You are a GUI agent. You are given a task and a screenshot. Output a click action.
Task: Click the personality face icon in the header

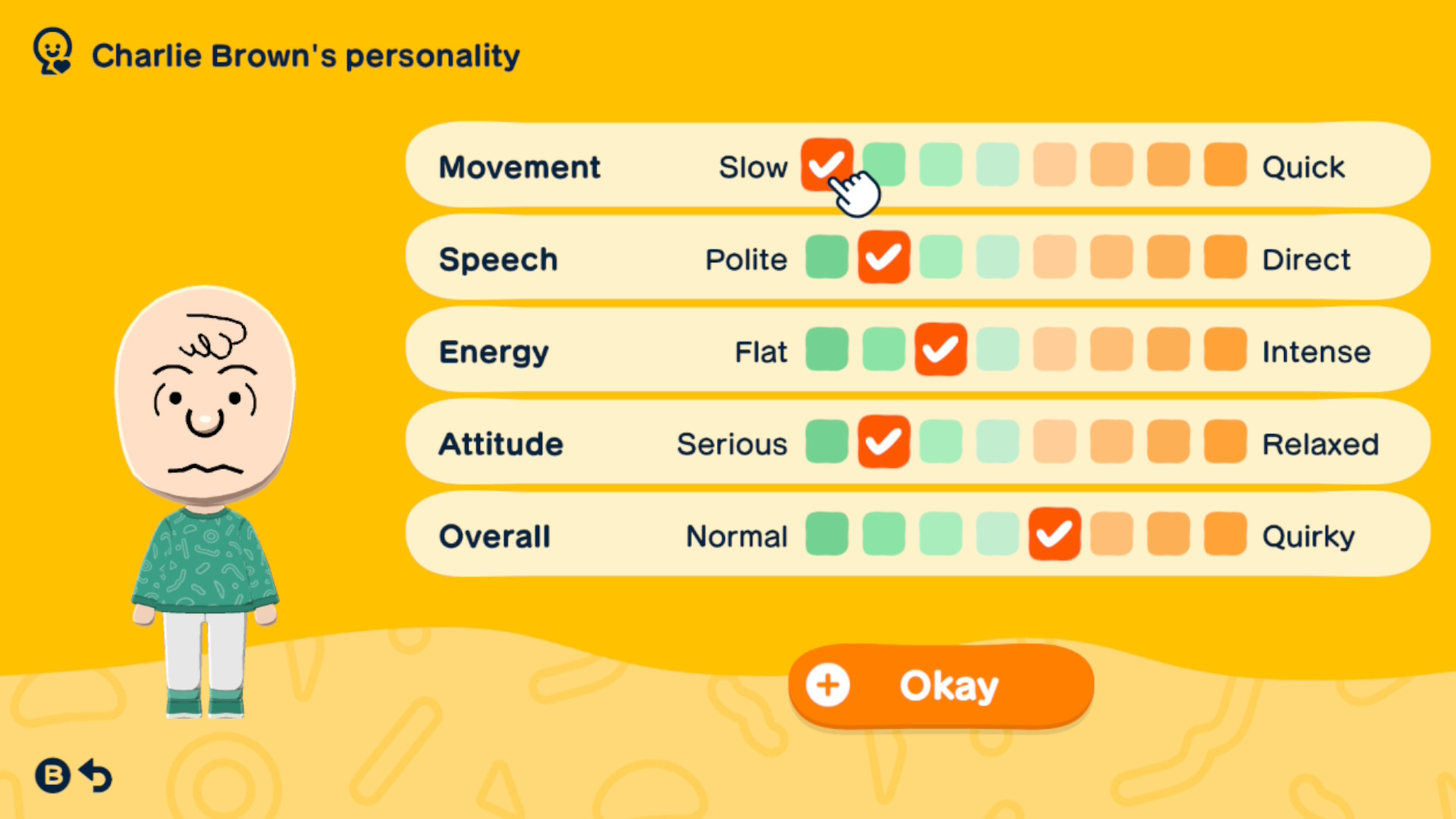[52, 51]
